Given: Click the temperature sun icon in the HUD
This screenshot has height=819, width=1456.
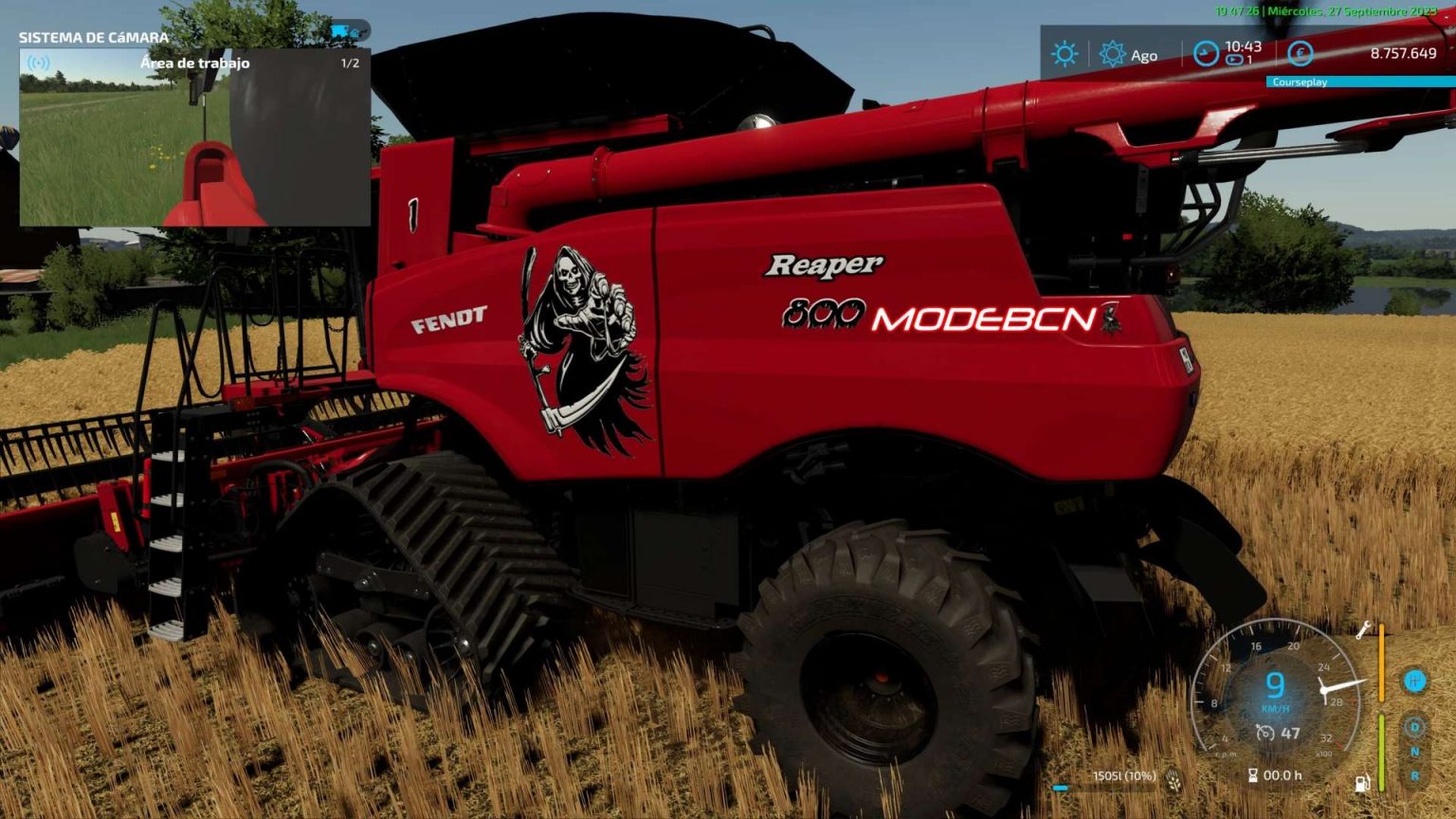Looking at the screenshot, I should [1065, 54].
